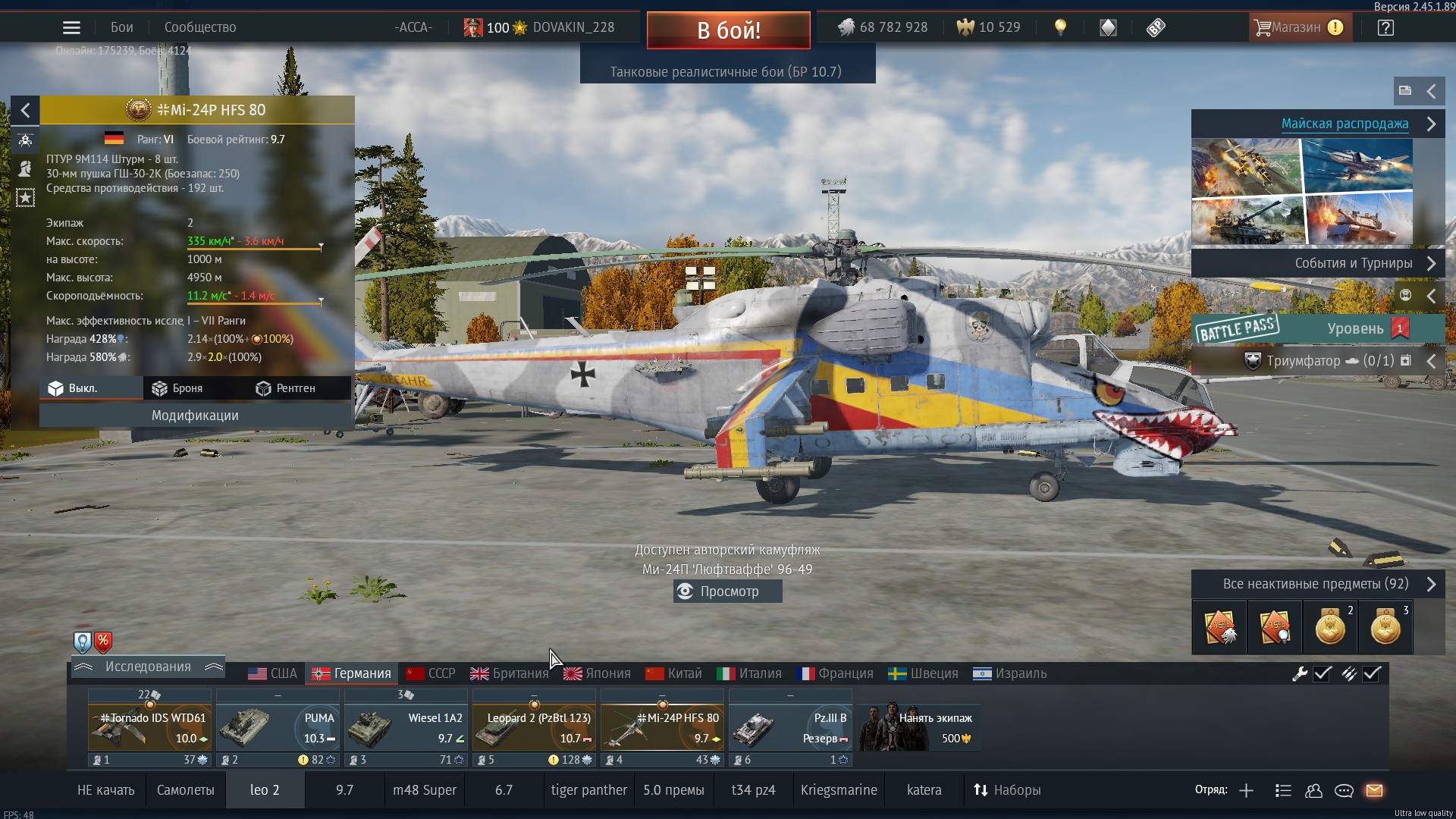Hire a crew via «Нанять экипаж»
The image size is (1456, 819).
pyautogui.click(x=919, y=726)
